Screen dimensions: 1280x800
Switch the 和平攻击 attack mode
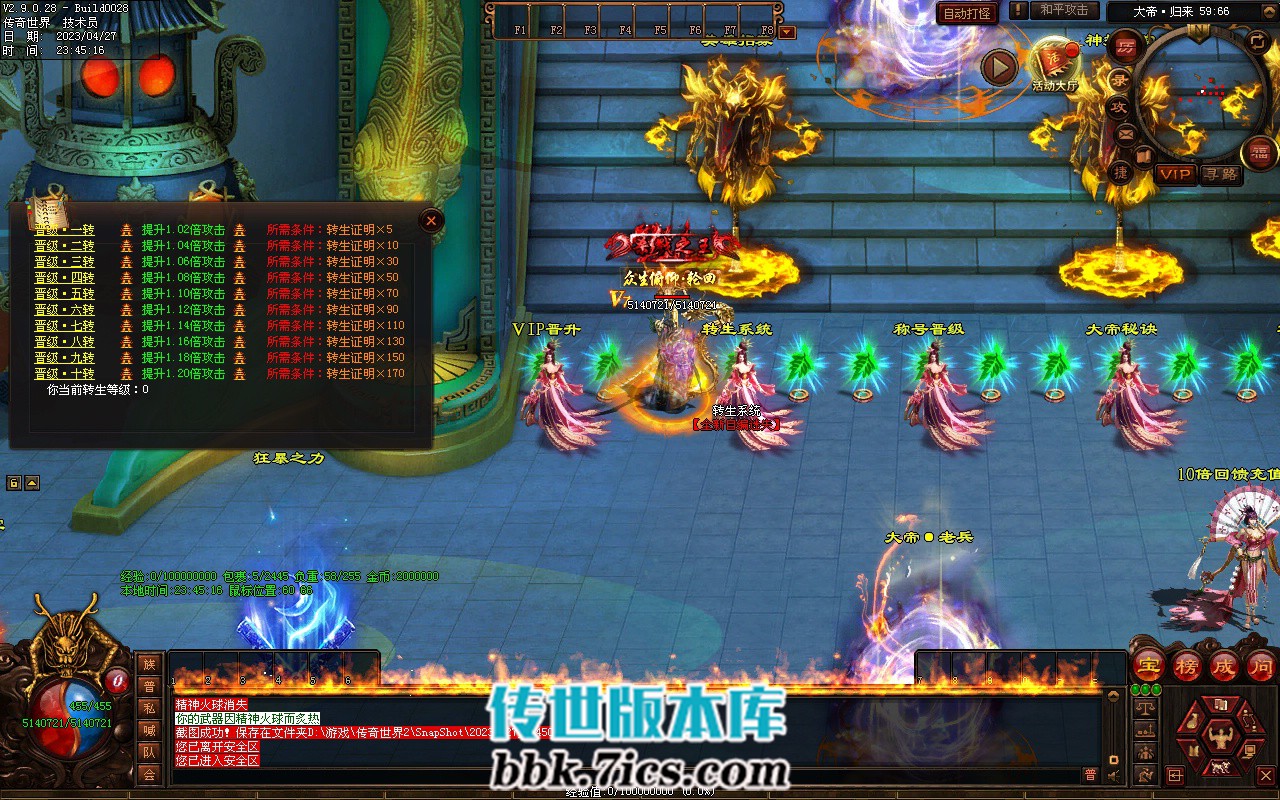(x=1063, y=10)
